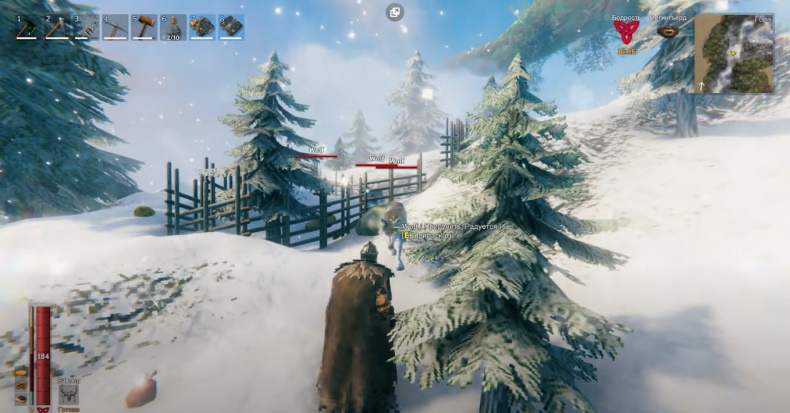
Task: Activate the deer antler Forsaken power icon
Action: pos(69,394)
